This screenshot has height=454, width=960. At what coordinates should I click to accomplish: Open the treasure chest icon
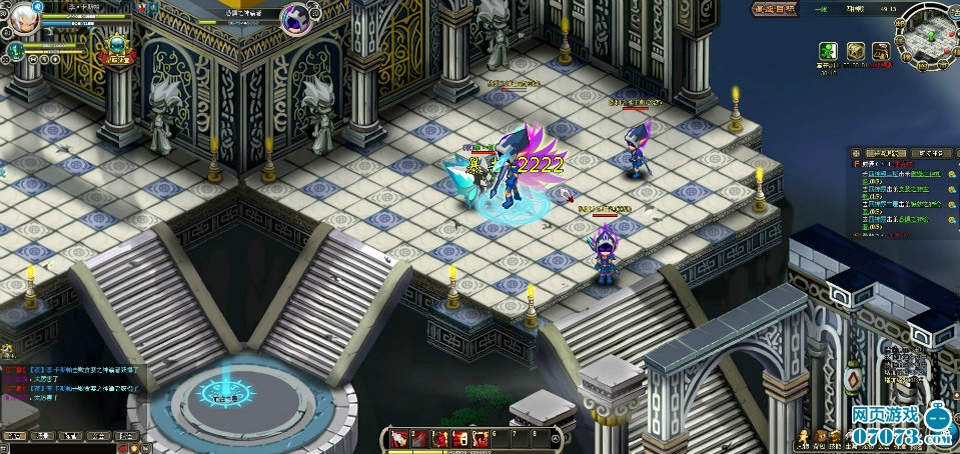pos(856,51)
